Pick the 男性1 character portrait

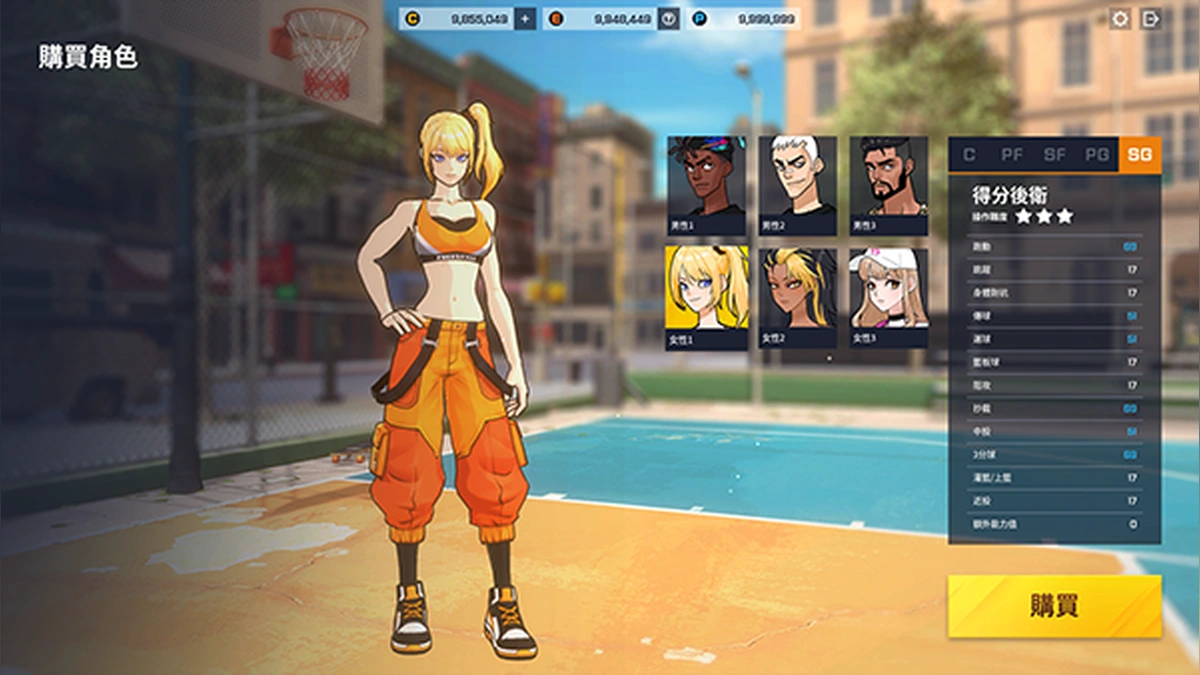[706, 186]
